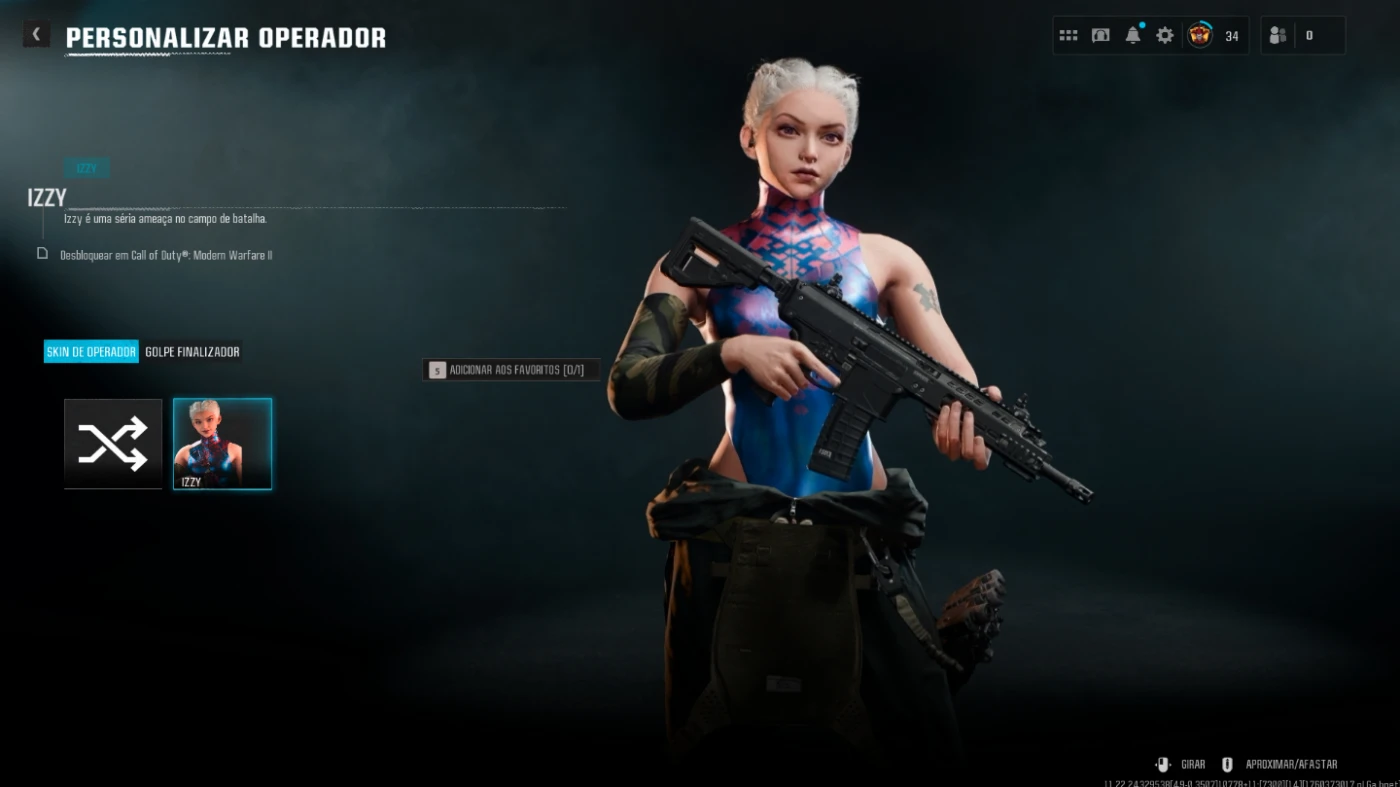This screenshot has width=1400, height=787.
Task: Show notifications with the bell icon
Action: (1133, 36)
